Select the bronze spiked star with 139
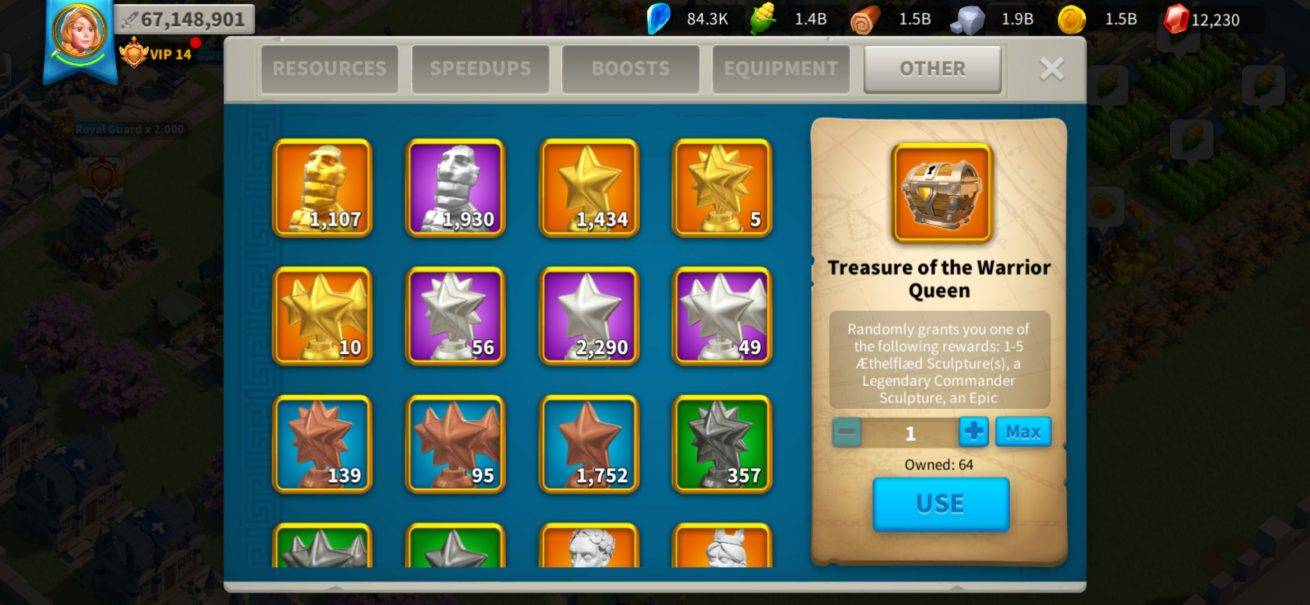Screen dimensions: 1310x605 322,444
